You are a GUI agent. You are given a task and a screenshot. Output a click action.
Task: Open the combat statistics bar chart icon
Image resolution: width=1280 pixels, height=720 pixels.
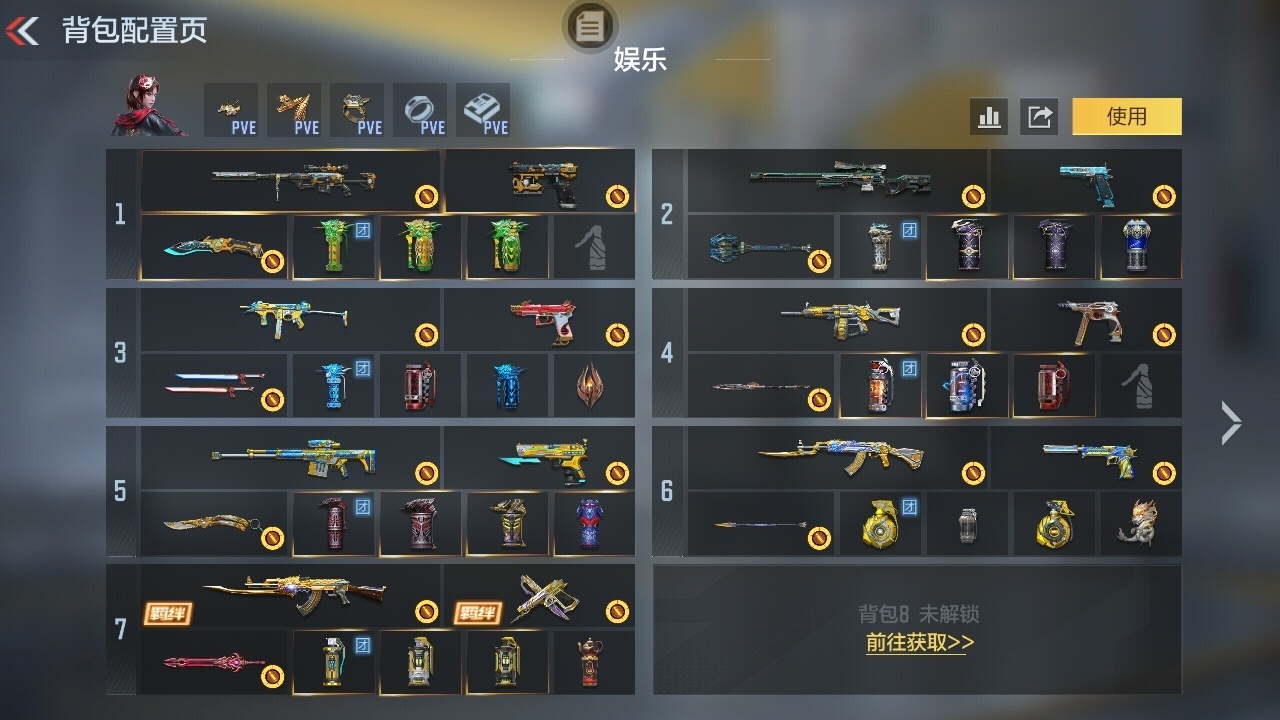click(989, 117)
